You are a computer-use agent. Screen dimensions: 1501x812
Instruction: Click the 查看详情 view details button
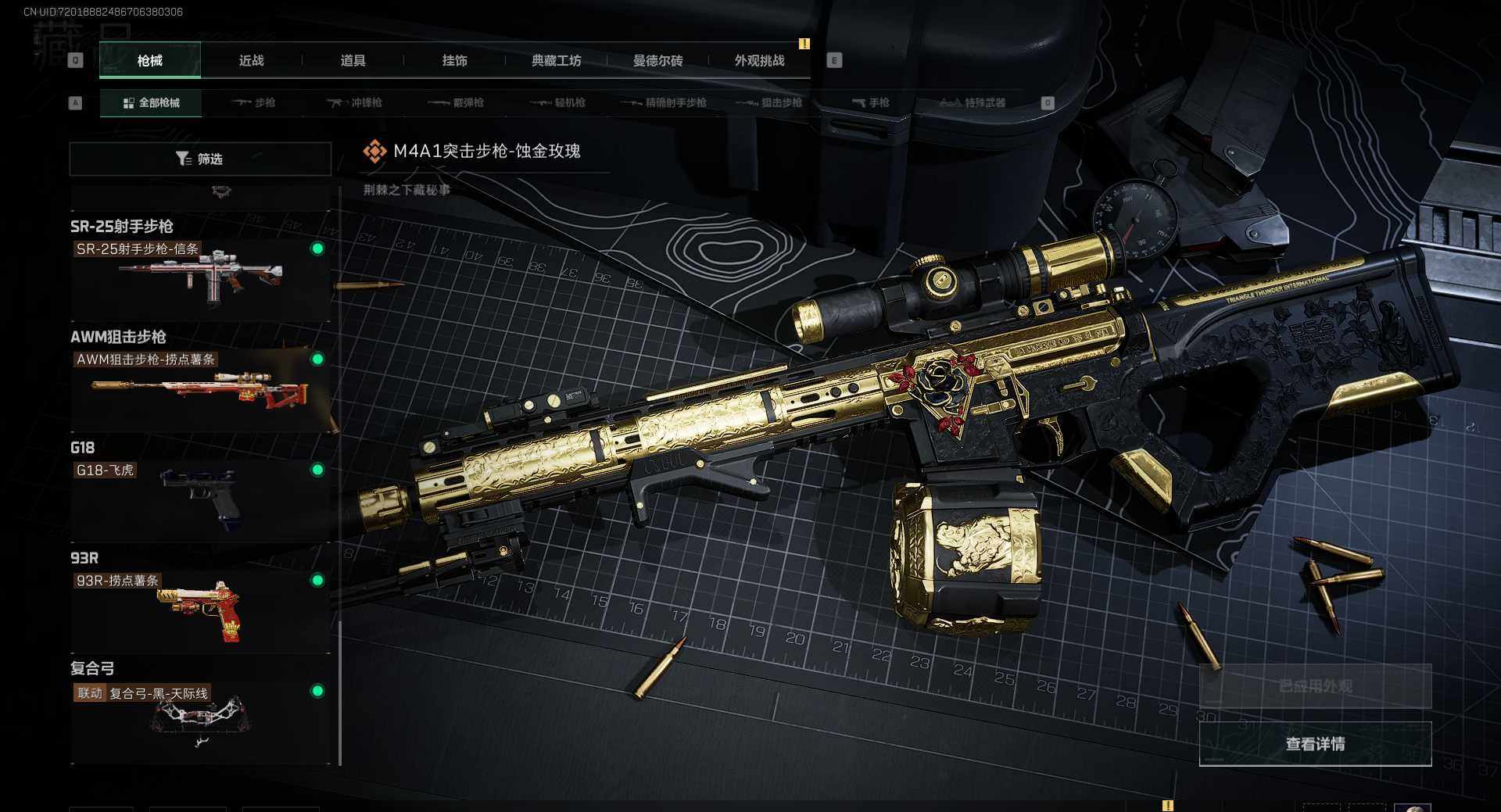tap(1315, 744)
